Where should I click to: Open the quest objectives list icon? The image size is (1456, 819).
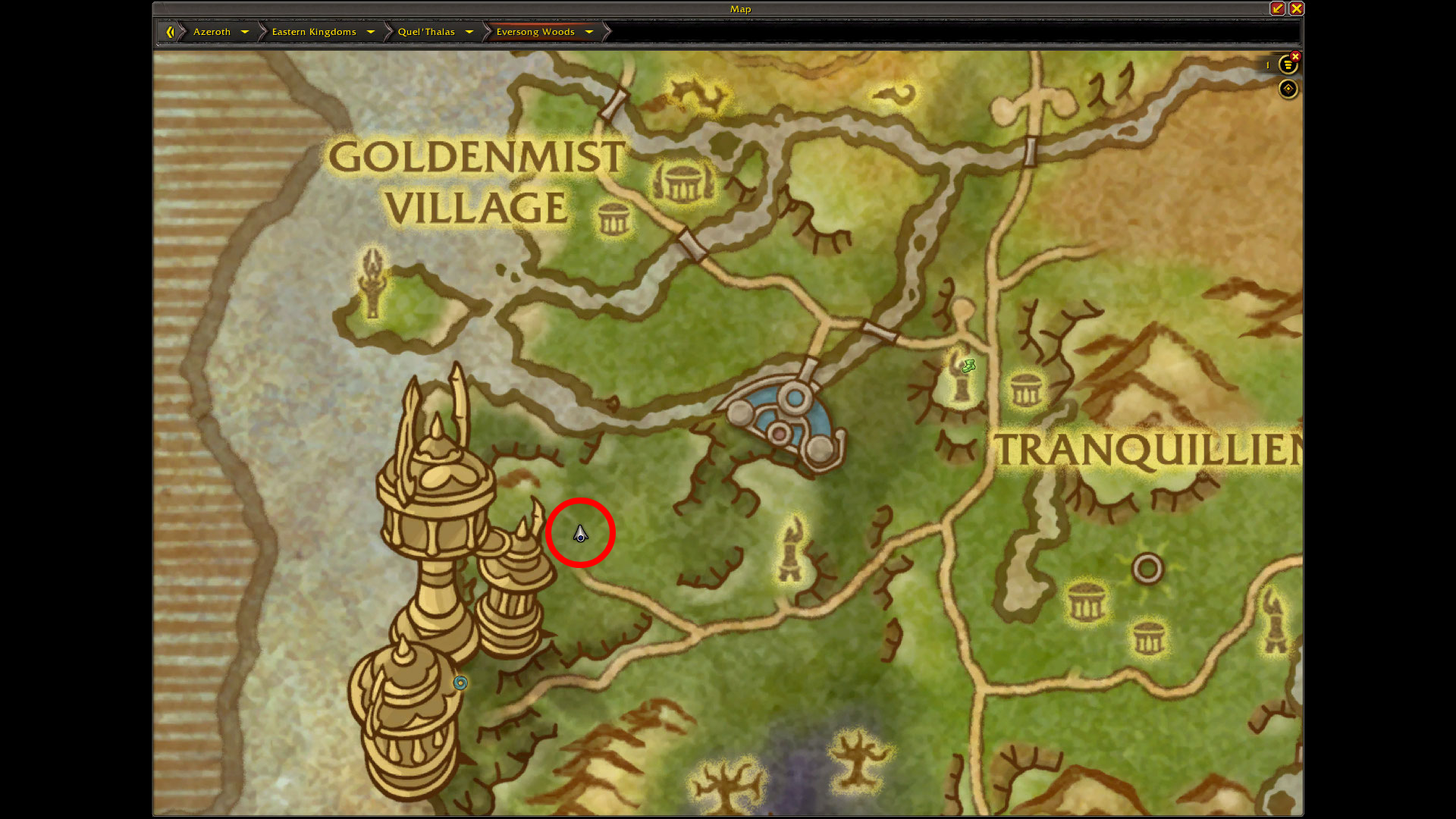click(x=1288, y=65)
